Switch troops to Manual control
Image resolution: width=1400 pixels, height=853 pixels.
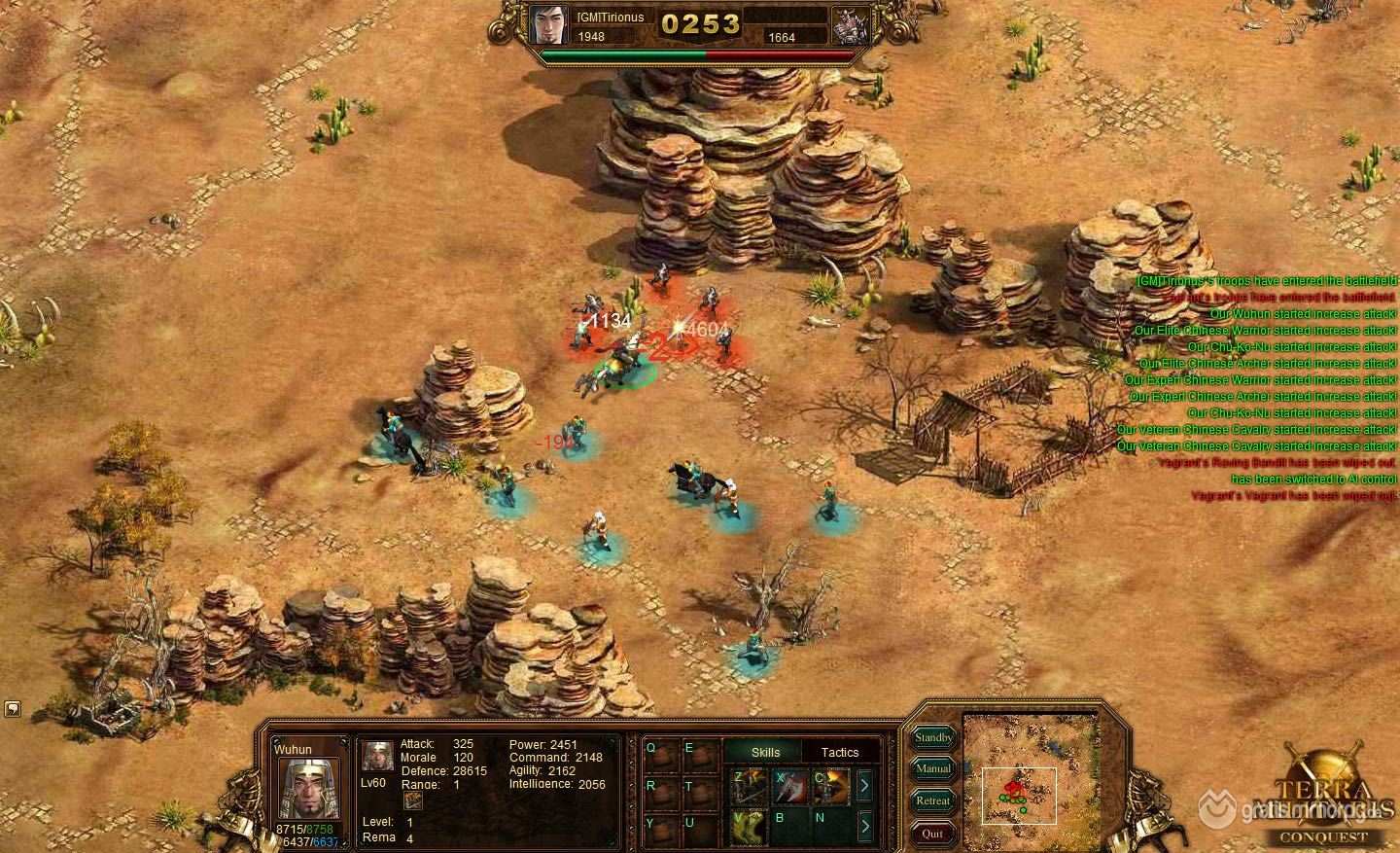coord(933,769)
